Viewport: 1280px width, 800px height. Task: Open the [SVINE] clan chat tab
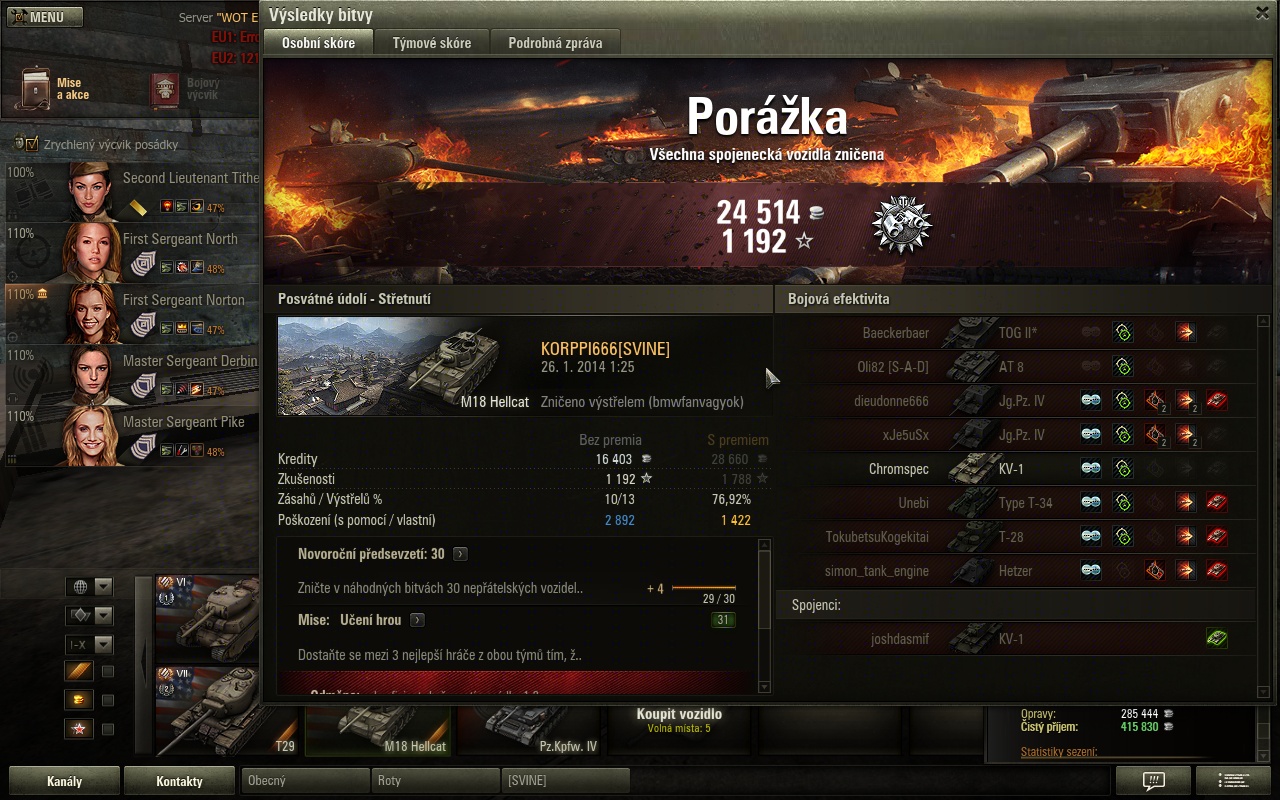pos(564,781)
